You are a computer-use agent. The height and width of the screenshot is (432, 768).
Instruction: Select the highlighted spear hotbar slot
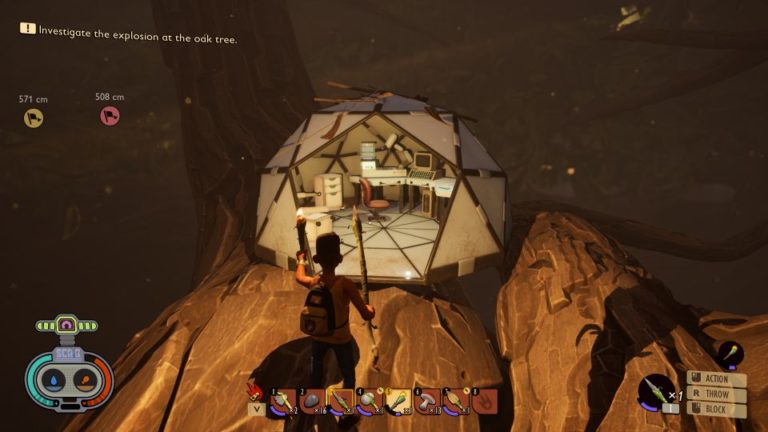click(341, 402)
